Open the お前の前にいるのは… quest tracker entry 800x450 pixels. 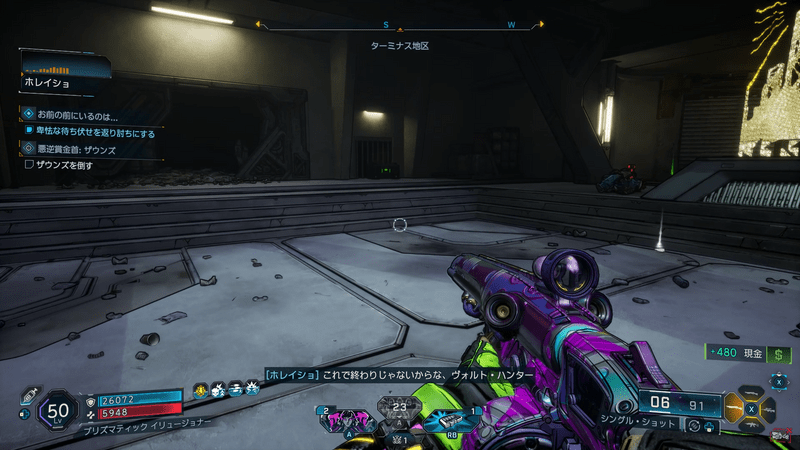pos(80,115)
